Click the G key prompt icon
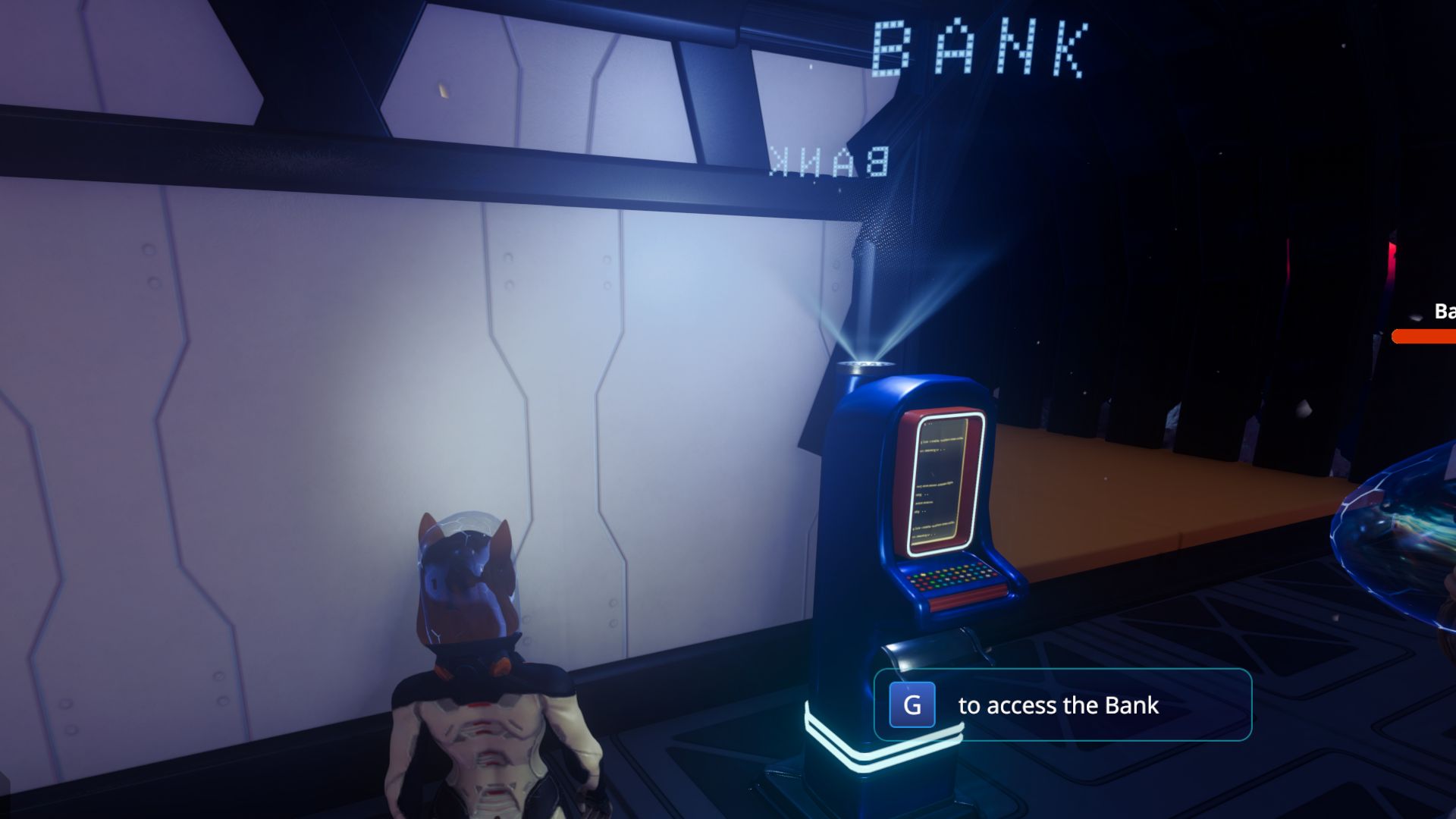This screenshot has width=1456, height=819. [910, 705]
